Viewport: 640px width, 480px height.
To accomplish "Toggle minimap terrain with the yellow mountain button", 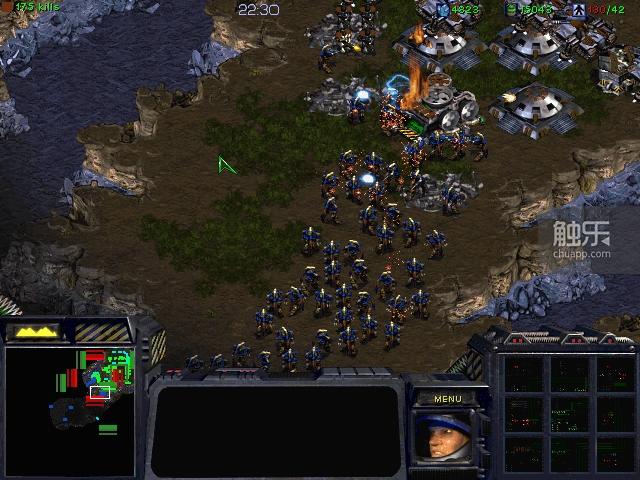I will pyautogui.click(x=33, y=331).
